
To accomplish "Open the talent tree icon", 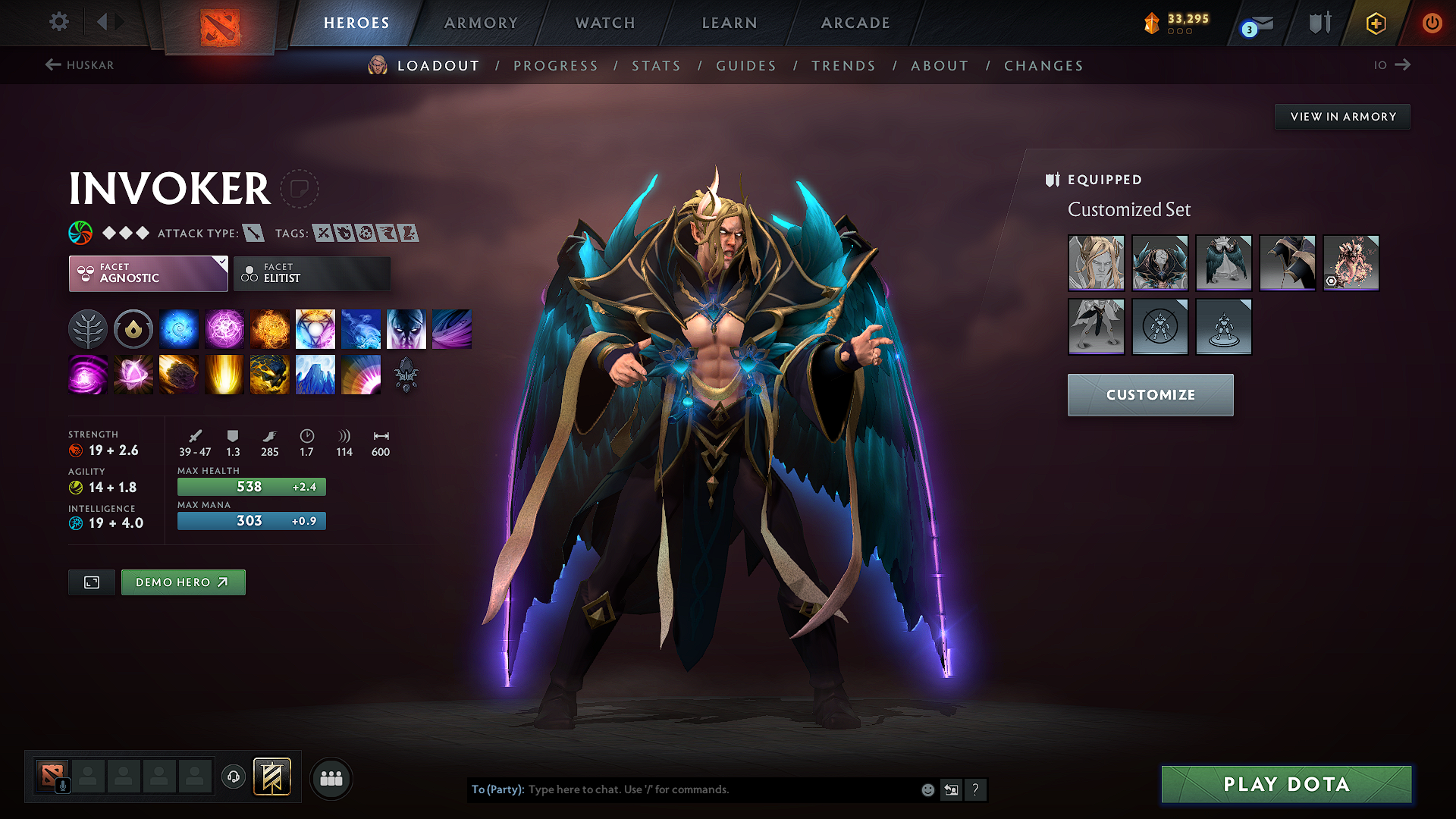I will click(x=88, y=328).
